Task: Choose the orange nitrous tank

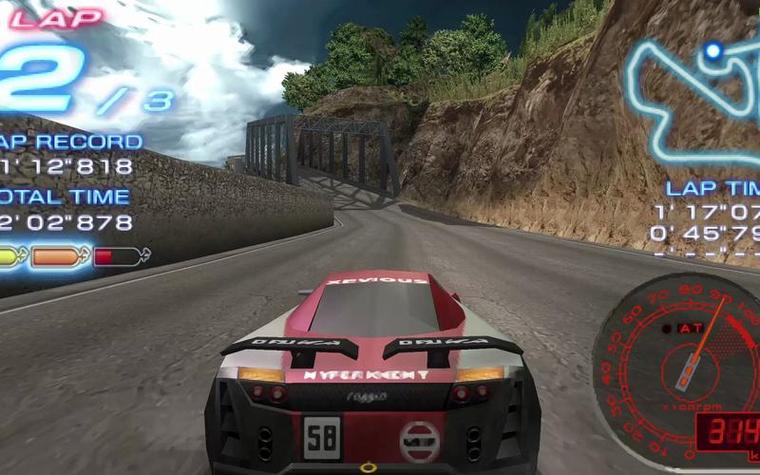Action: [60, 257]
